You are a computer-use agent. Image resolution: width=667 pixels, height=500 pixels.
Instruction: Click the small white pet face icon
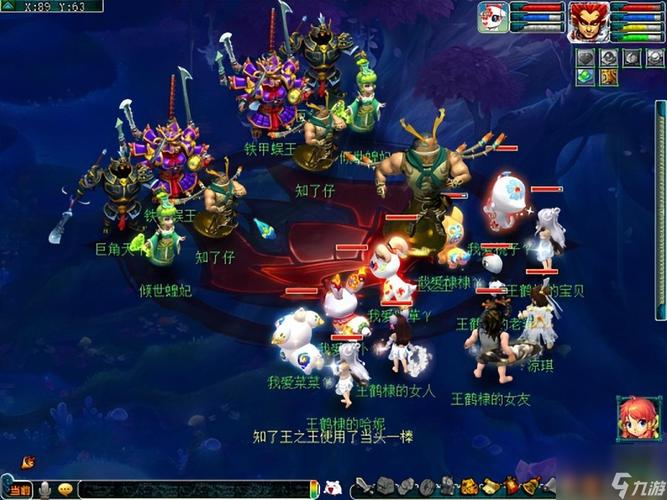[334, 489]
